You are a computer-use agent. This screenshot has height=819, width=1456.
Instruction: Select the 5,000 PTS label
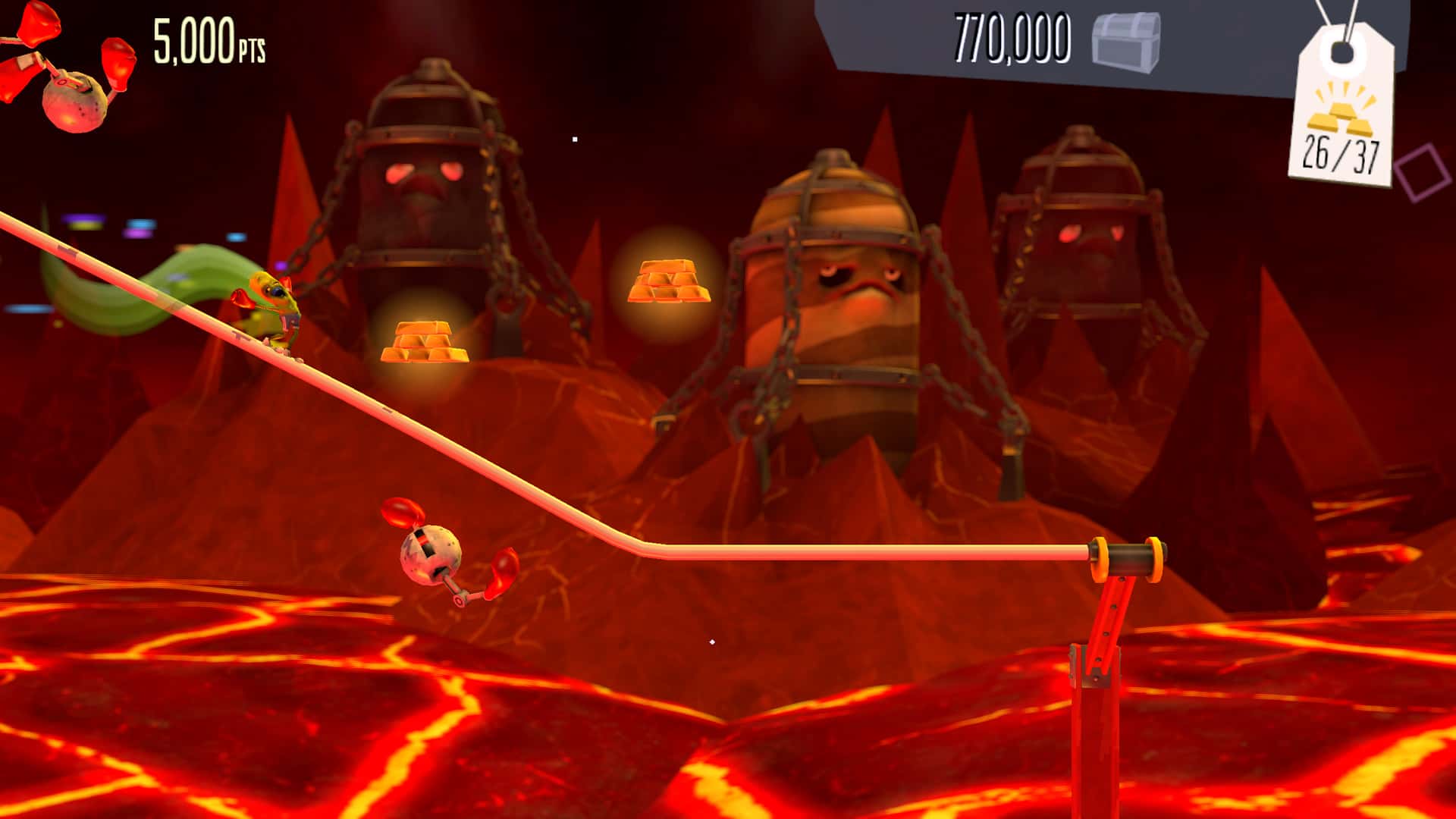206,42
